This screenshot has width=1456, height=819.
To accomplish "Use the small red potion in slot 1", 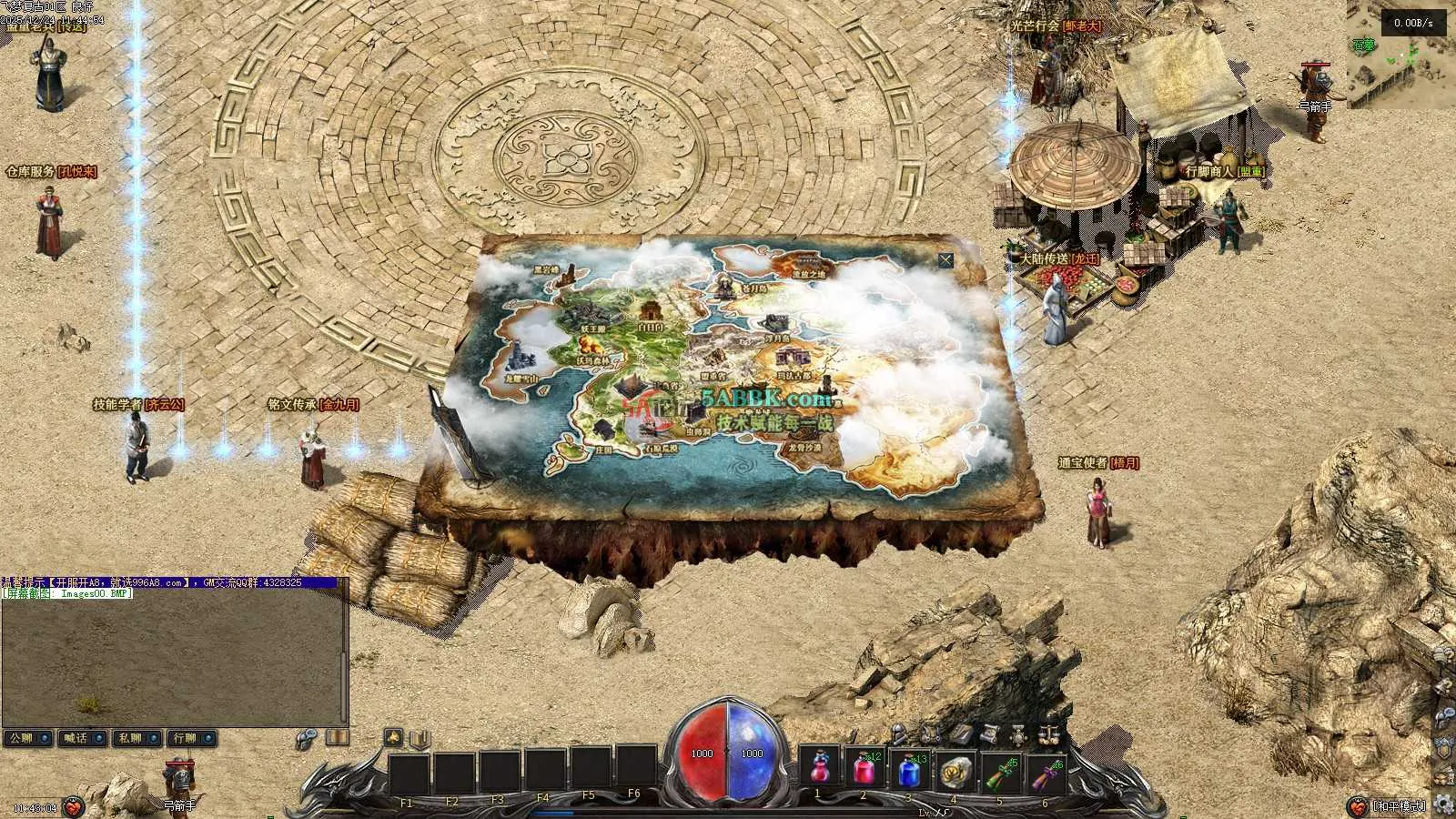I will [820, 771].
